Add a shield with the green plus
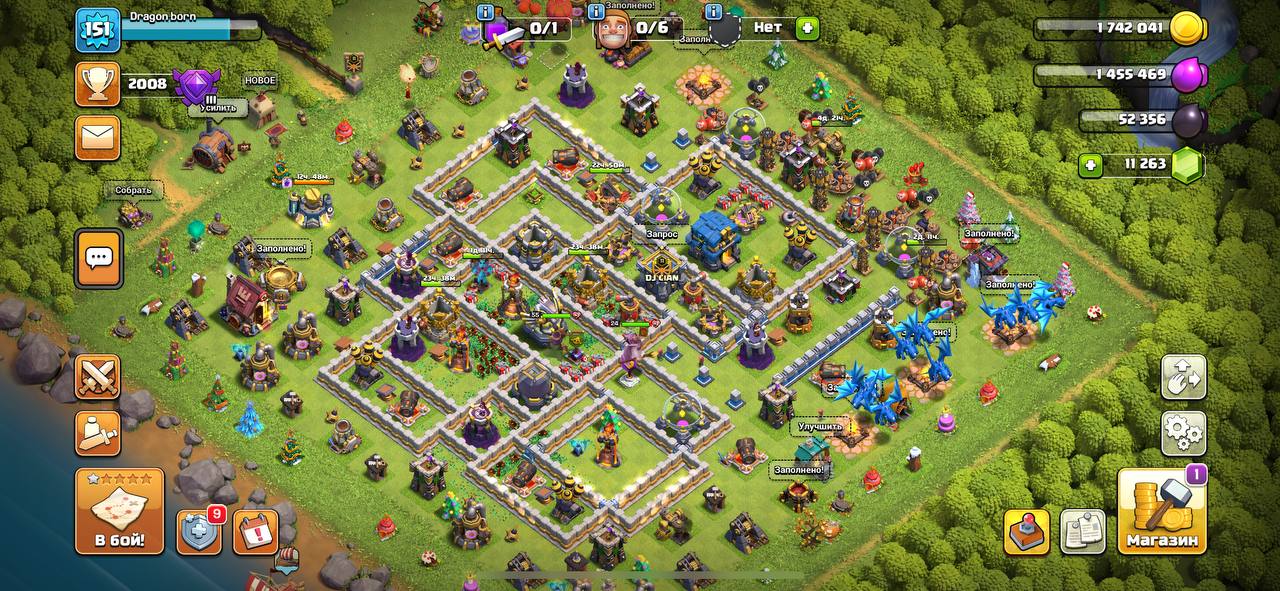 (807, 28)
